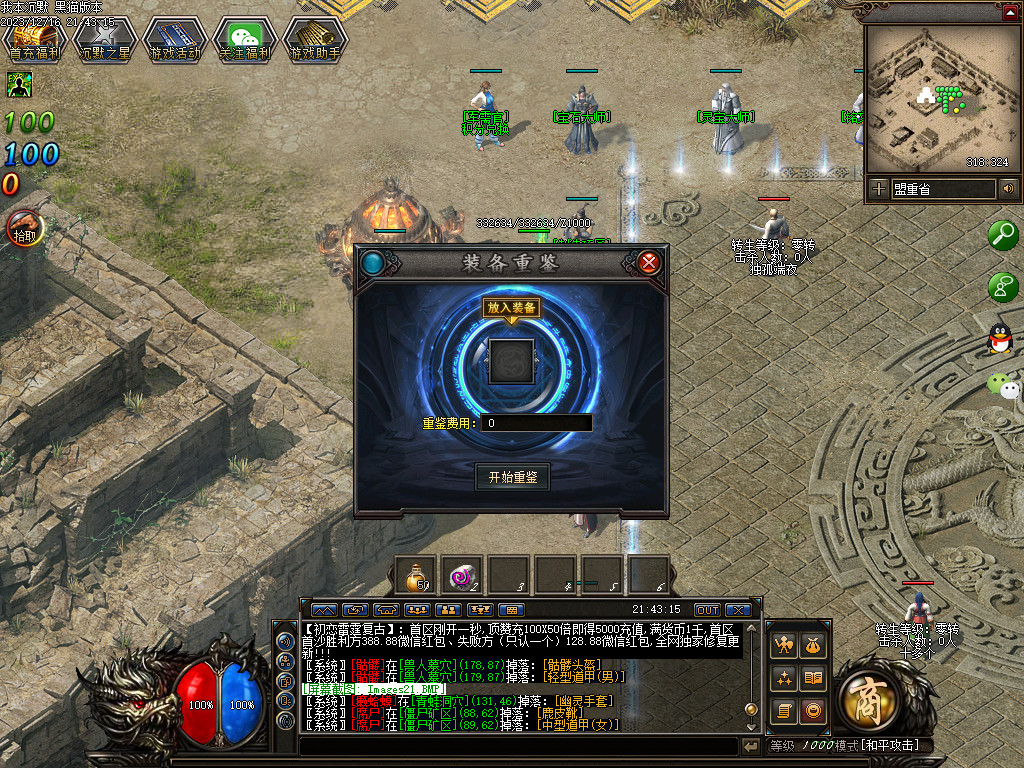Toggle the sound speaker under the minimap
The height and width of the screenshot is (768, 1024).
[x=1008, y=188]
